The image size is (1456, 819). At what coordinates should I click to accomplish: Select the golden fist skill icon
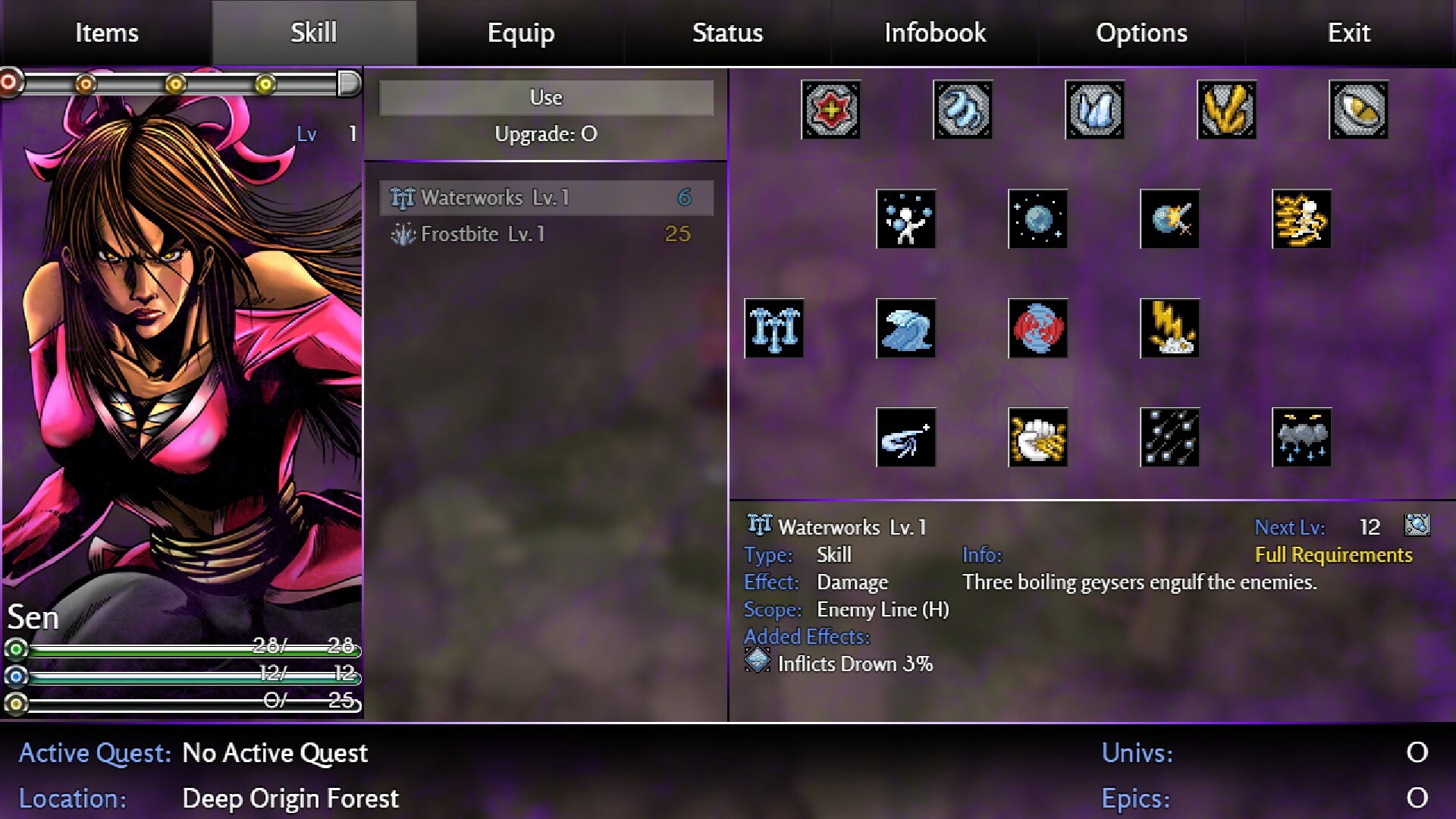tap(1038, 438)
